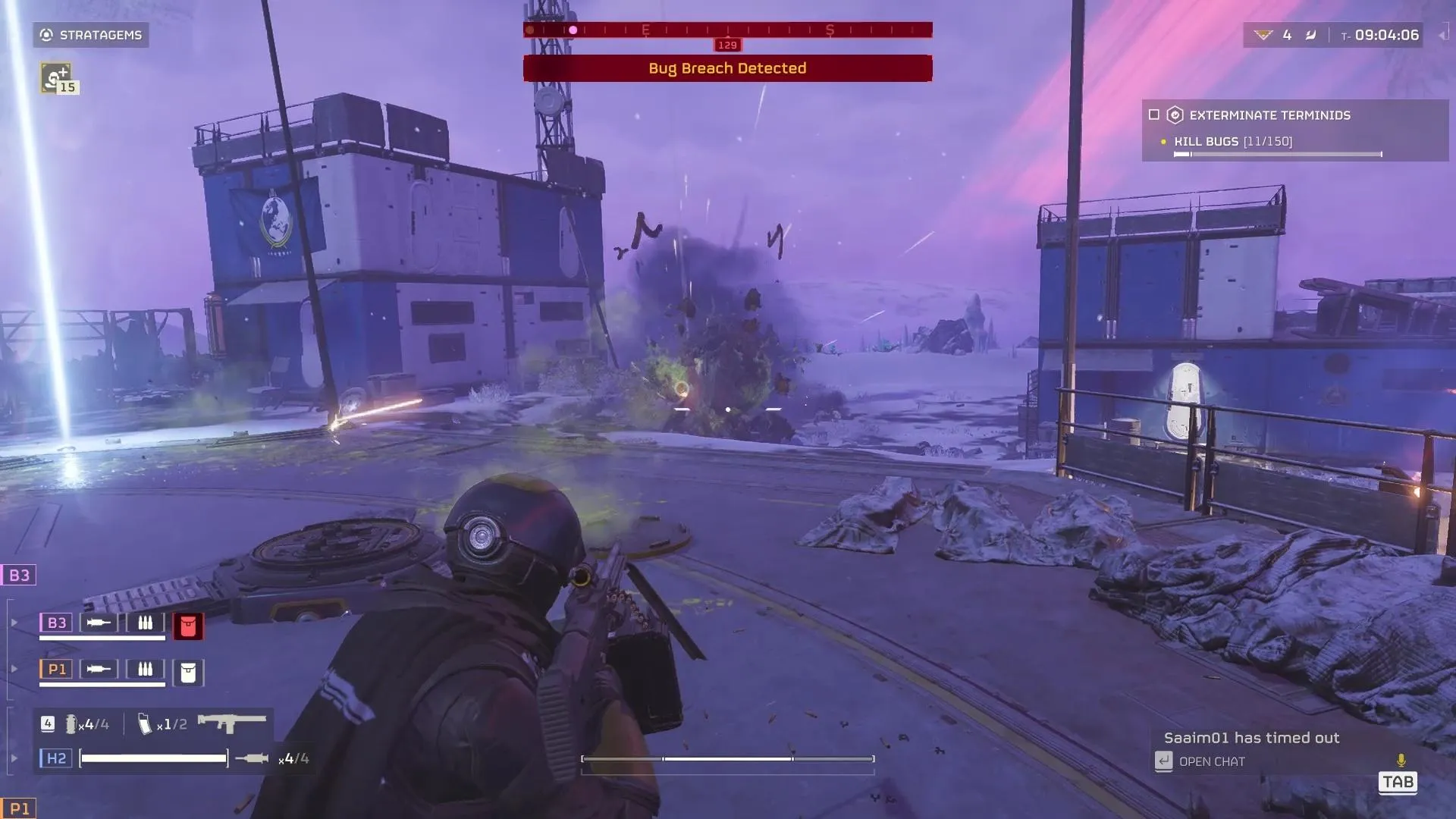Select squad member B3's nameplate

tap(56, 623)
